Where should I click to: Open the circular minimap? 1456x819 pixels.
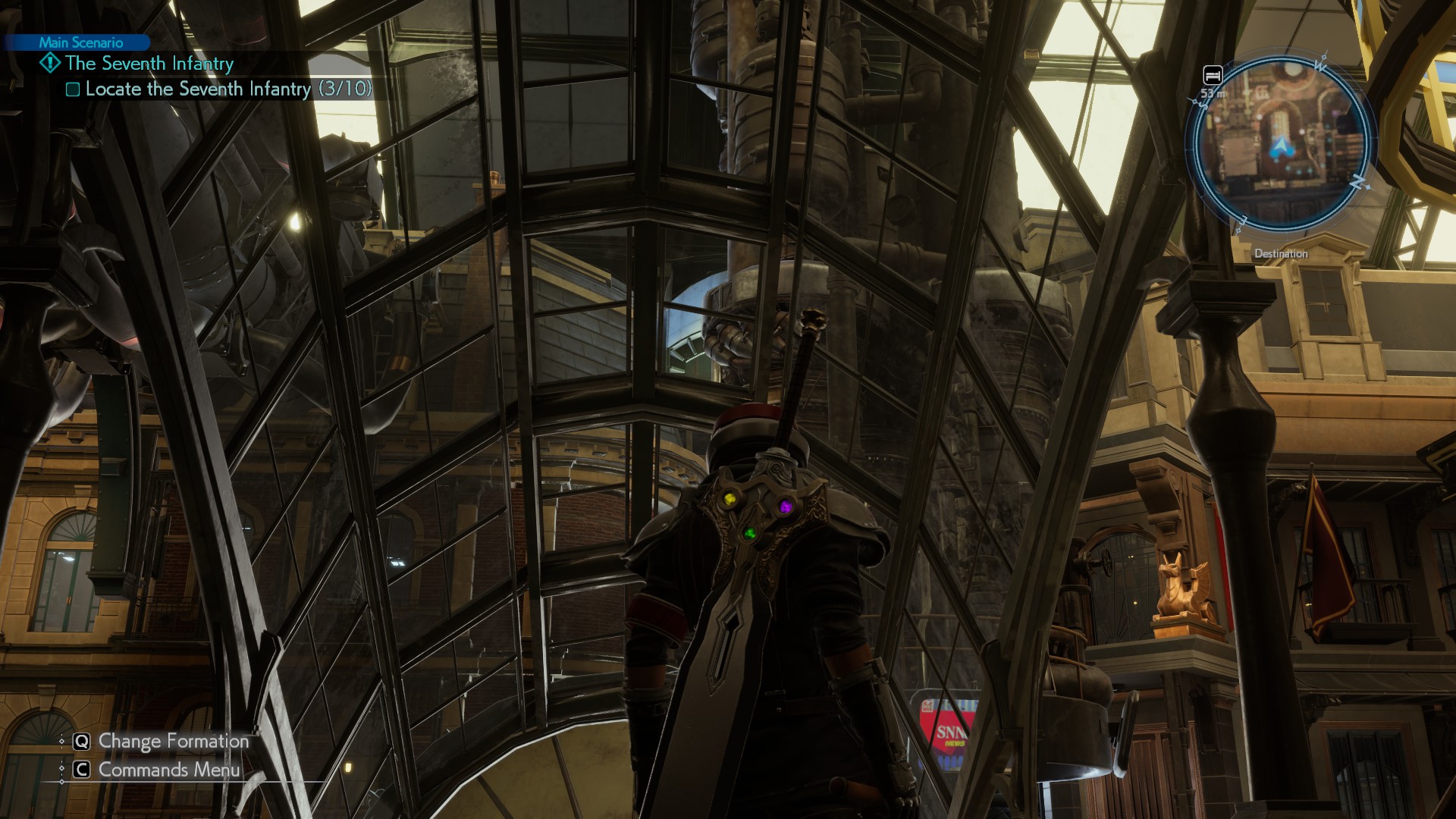(x=1281, y=144)
